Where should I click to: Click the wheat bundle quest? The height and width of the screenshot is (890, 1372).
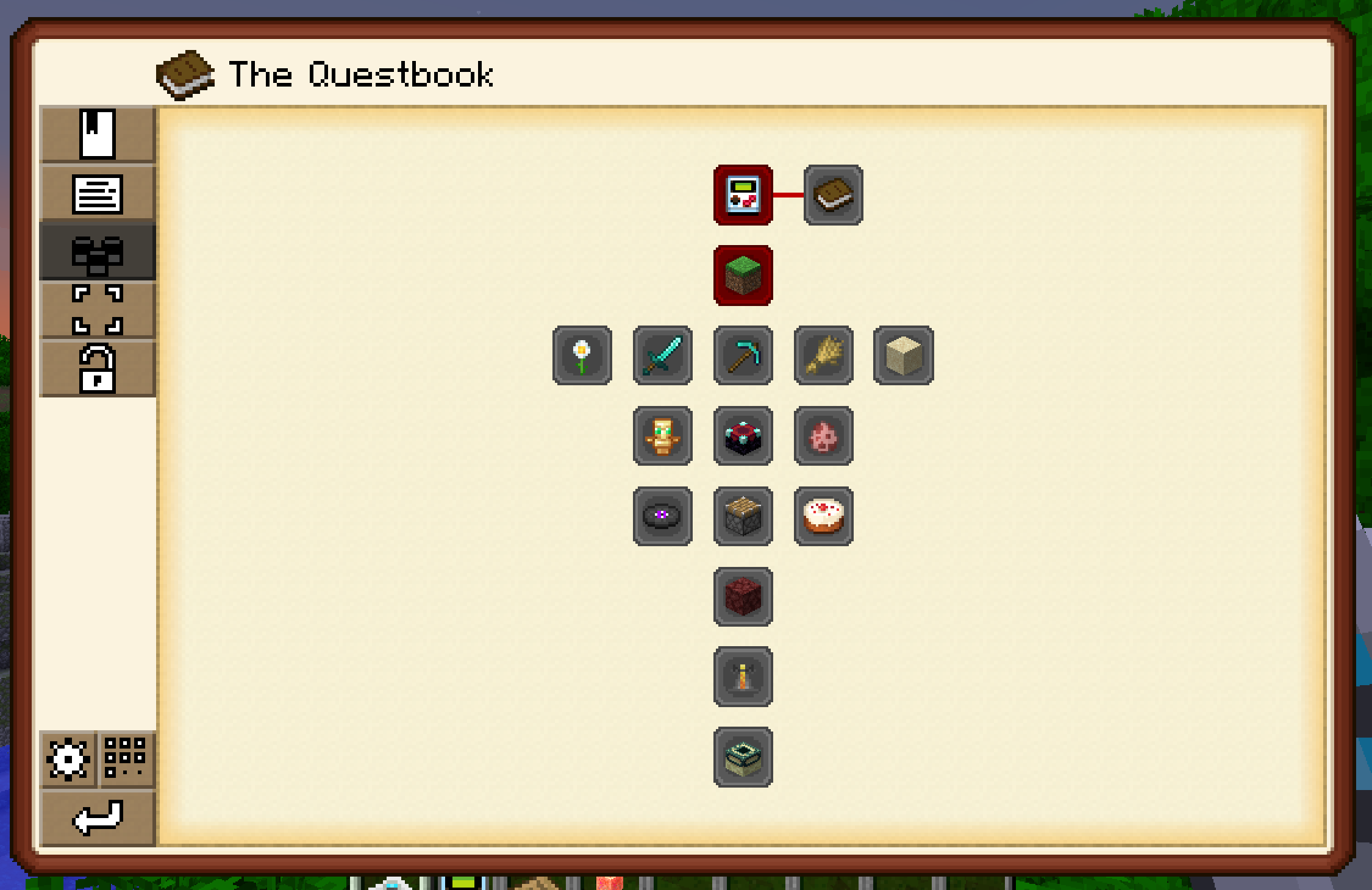click(823, 357)
